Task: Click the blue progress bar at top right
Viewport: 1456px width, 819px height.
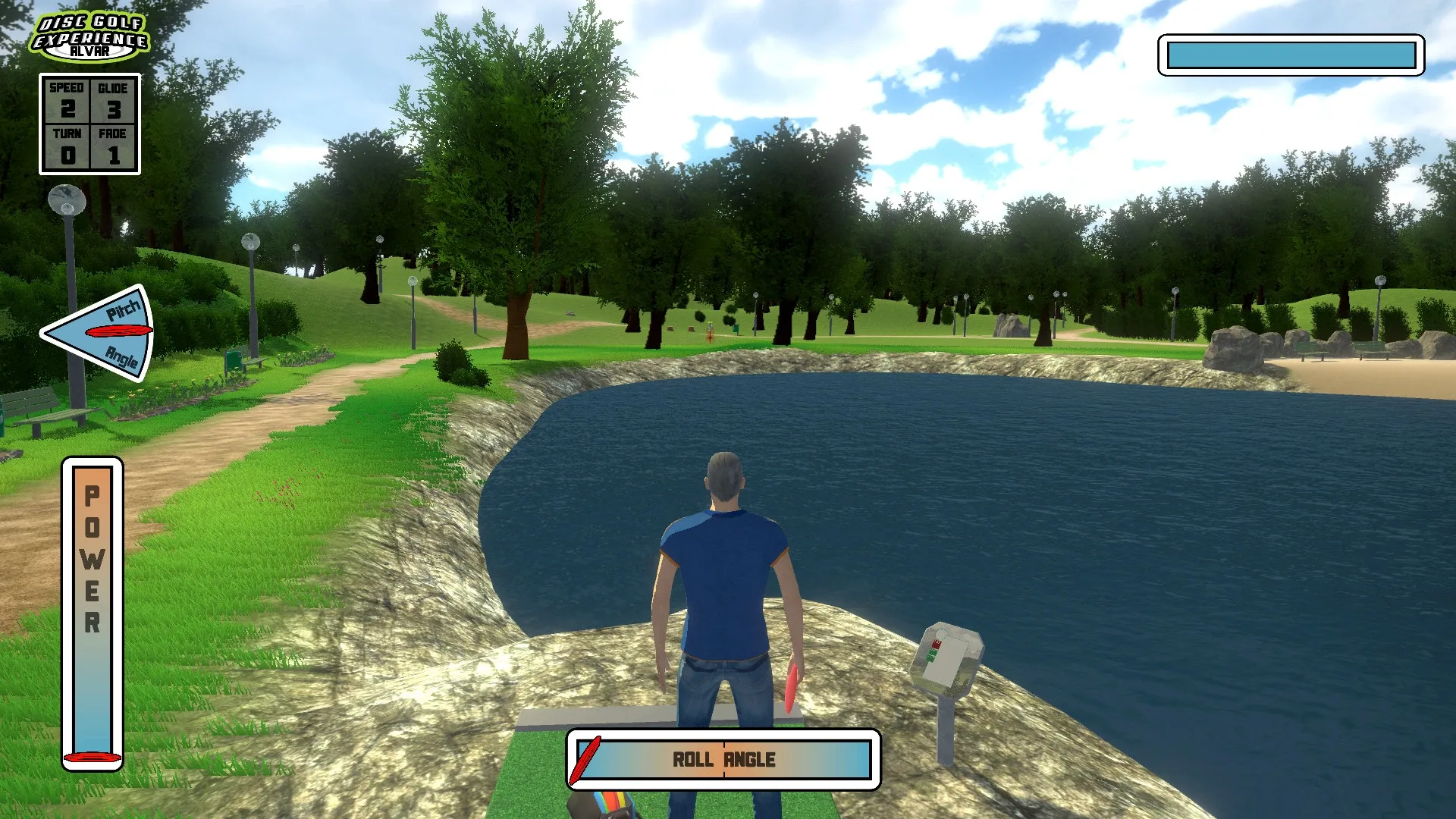Action: coord(1289,55)
